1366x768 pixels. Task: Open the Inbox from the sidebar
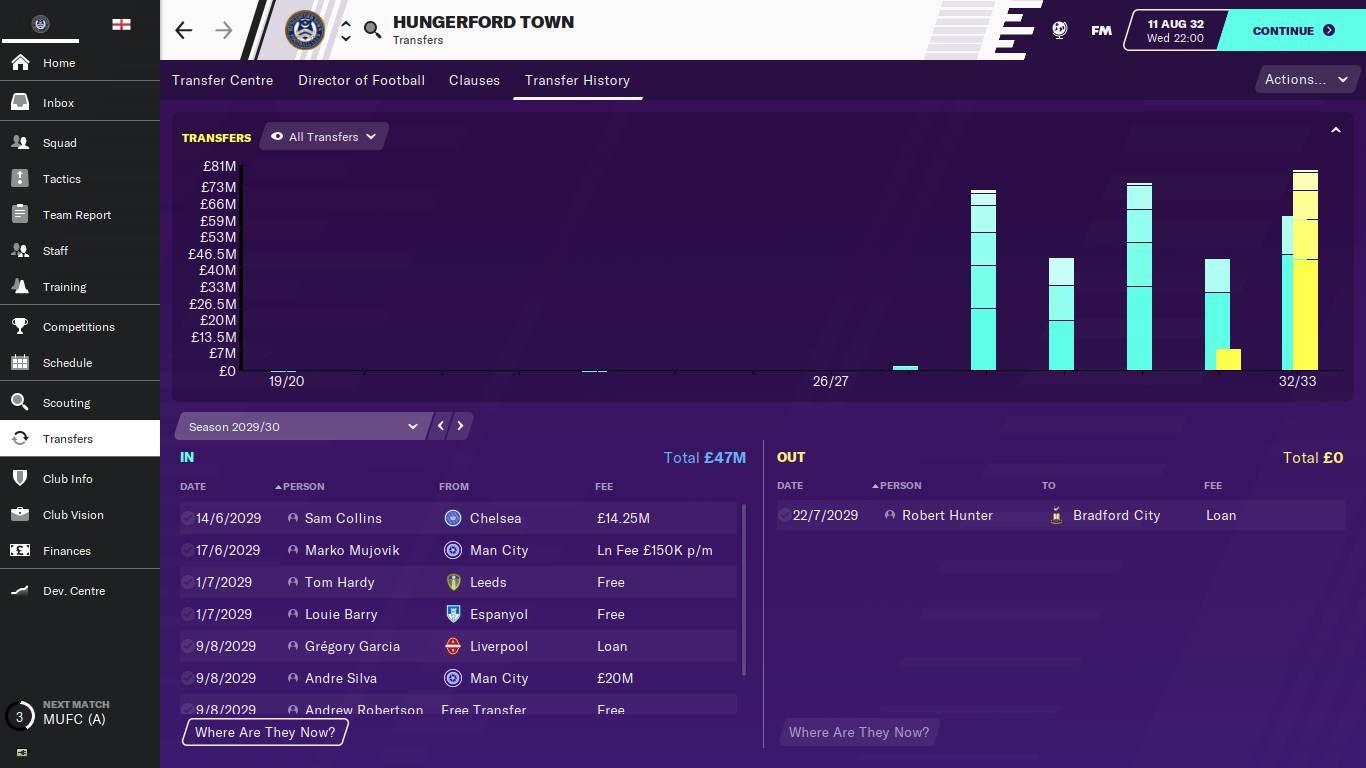tap(58, 103)
